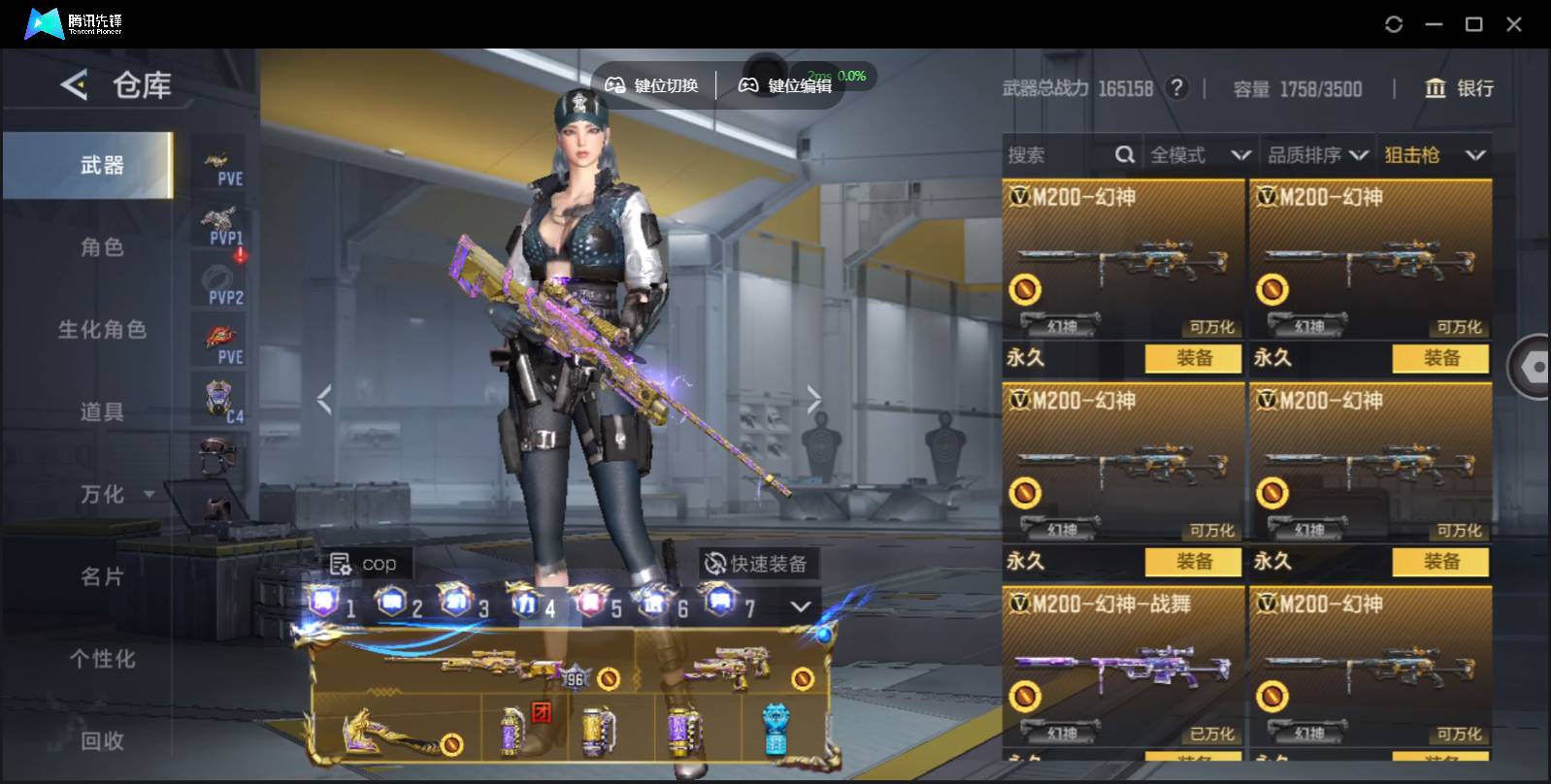Click the weapon search box

point(1058,155)
